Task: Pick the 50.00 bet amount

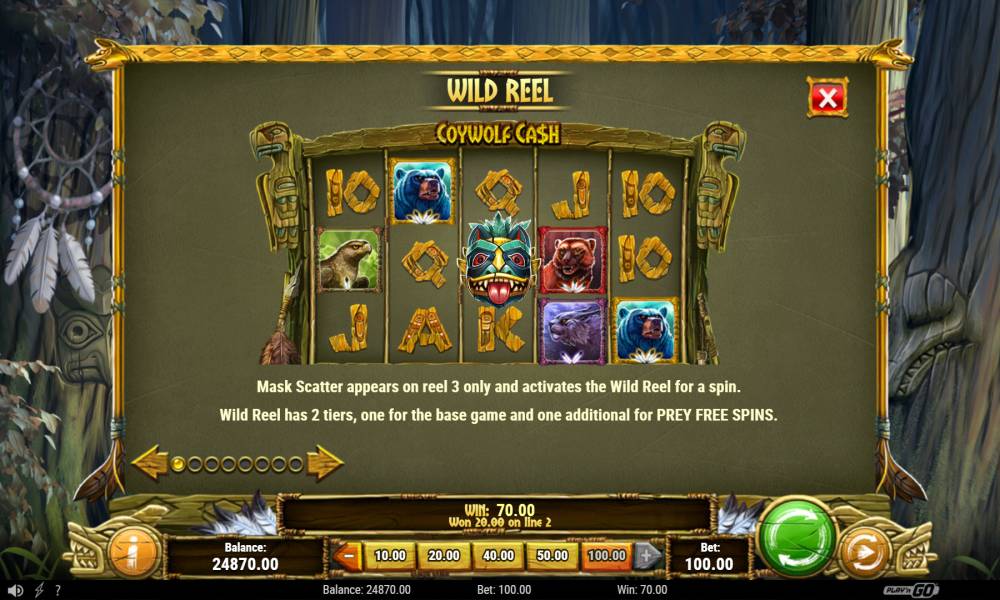Action: coord(551,556)
